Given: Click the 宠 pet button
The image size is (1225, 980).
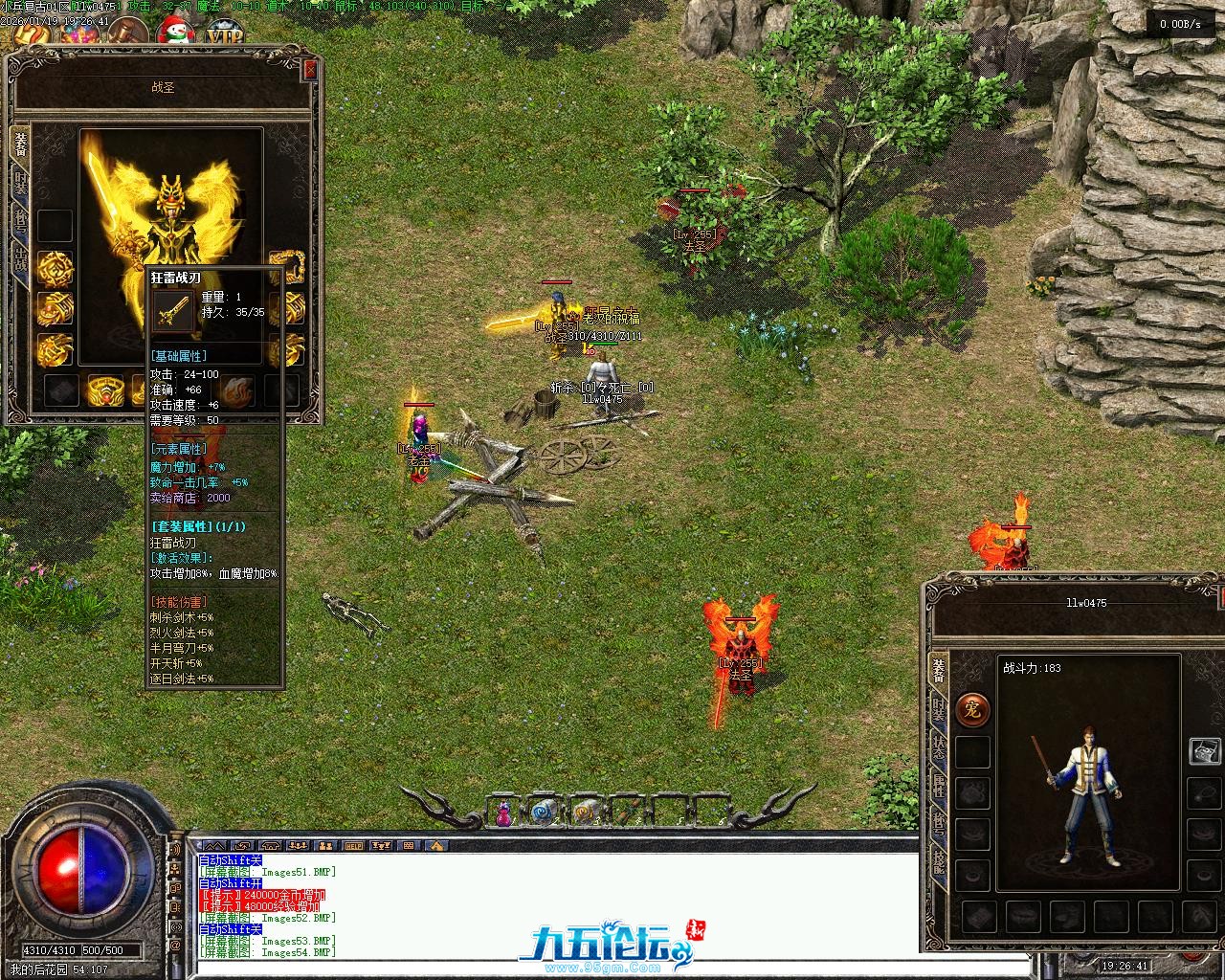Looking at the screenshot, I should point(972,710).
